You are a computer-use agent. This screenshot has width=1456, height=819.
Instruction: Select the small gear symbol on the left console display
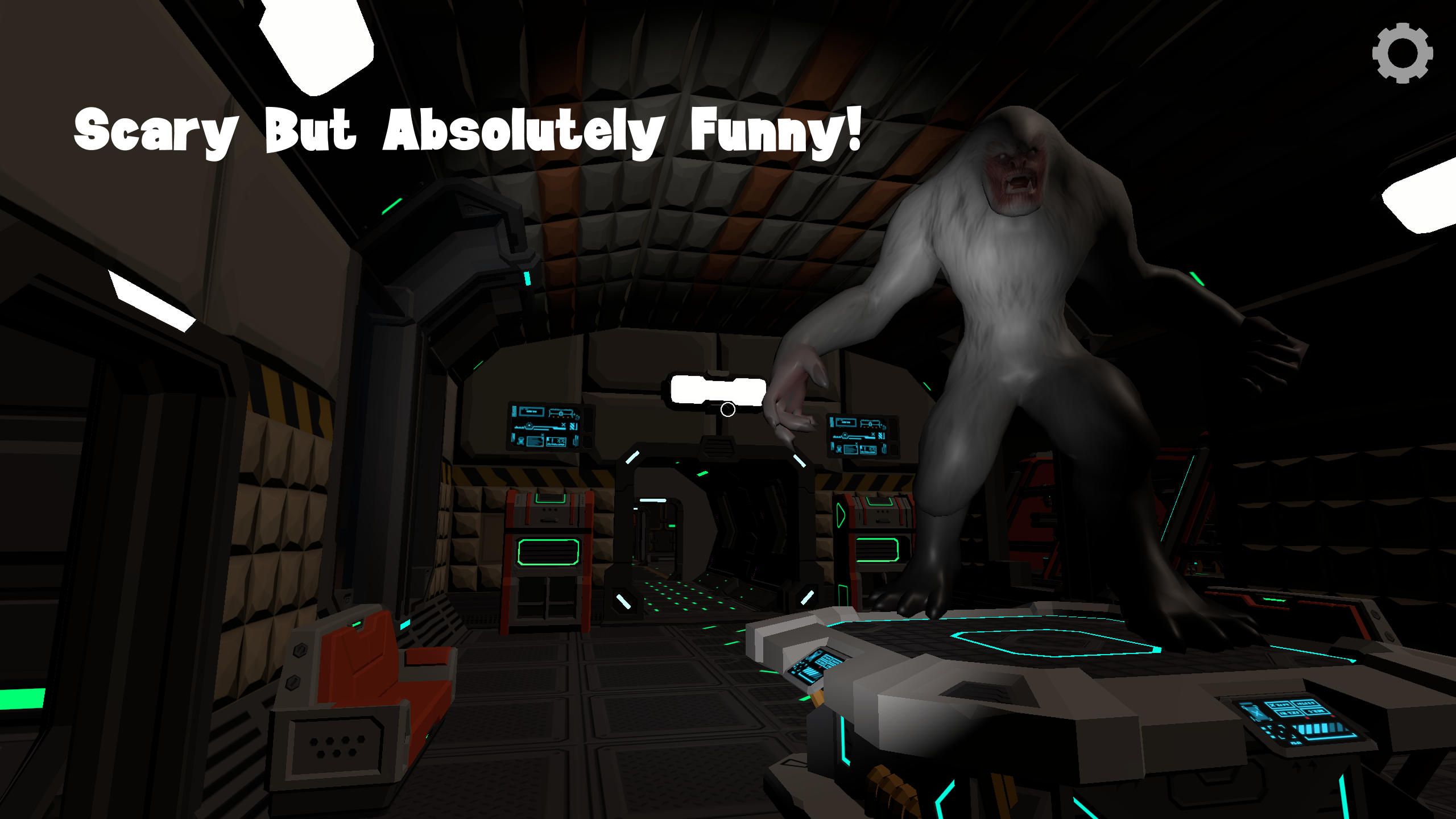tap(577, 418)
